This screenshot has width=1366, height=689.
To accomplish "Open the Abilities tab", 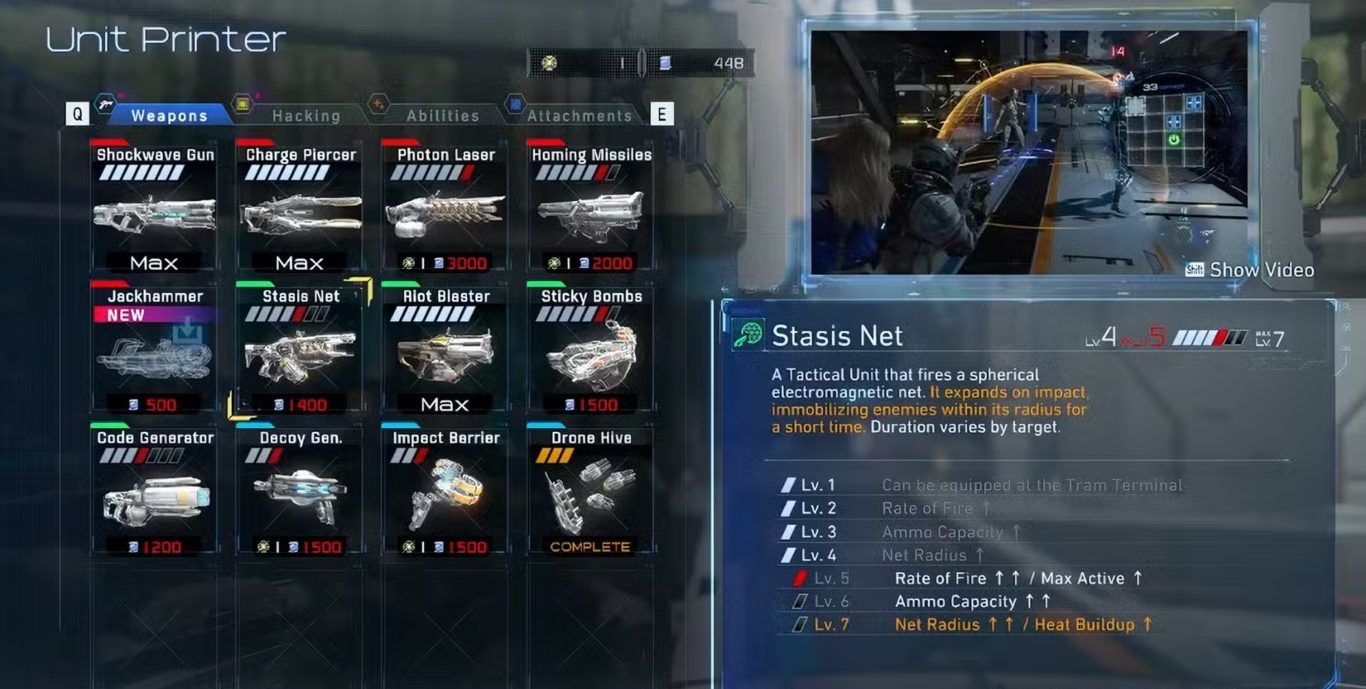I will 442,116.
